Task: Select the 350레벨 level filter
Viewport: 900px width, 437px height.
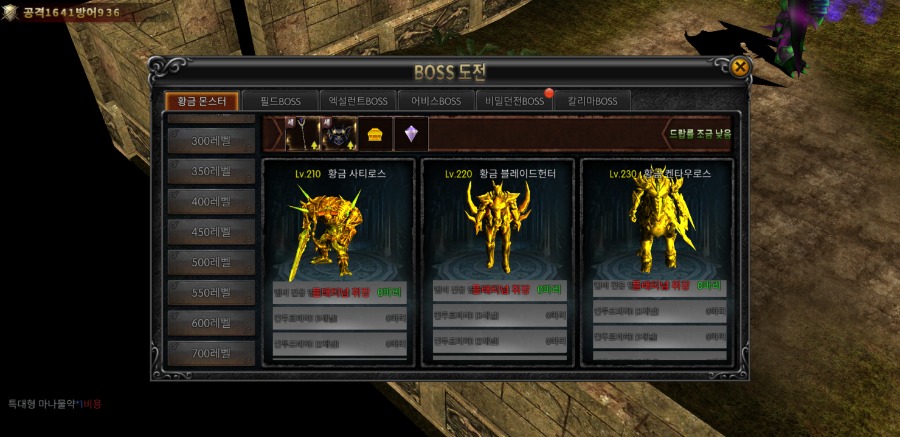Action: tap(211, 171)
